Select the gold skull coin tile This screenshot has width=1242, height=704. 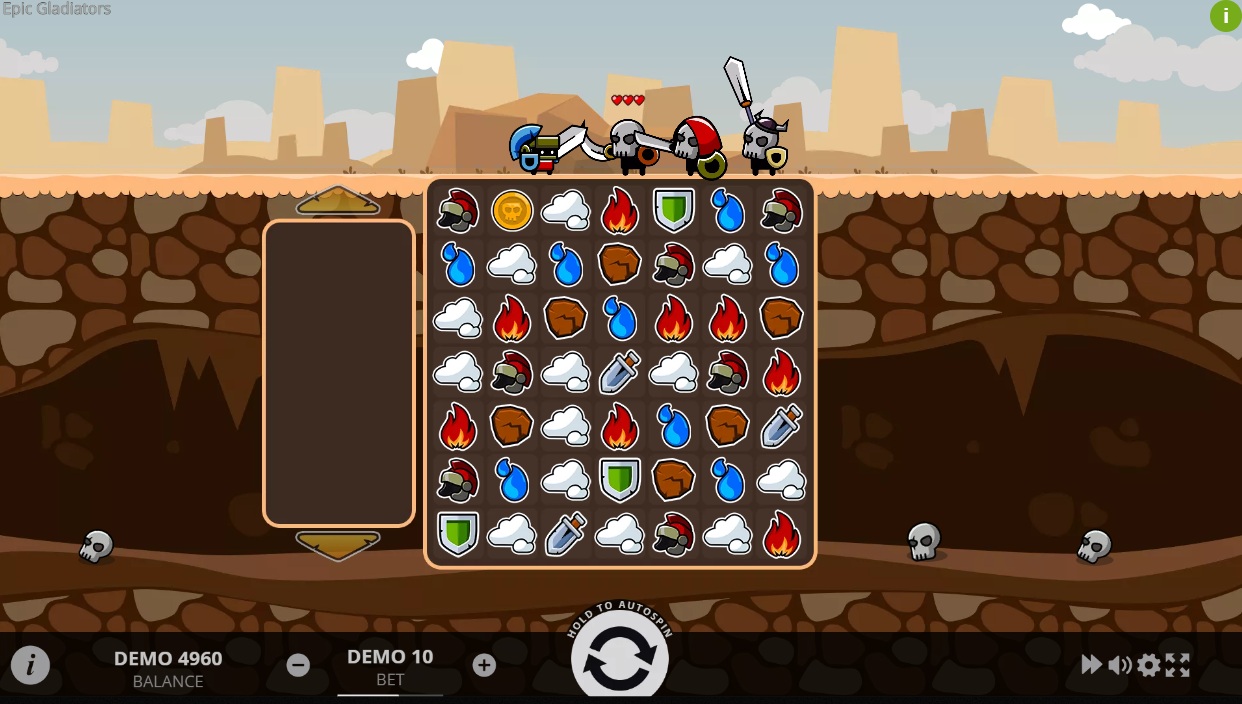[512, 211]
